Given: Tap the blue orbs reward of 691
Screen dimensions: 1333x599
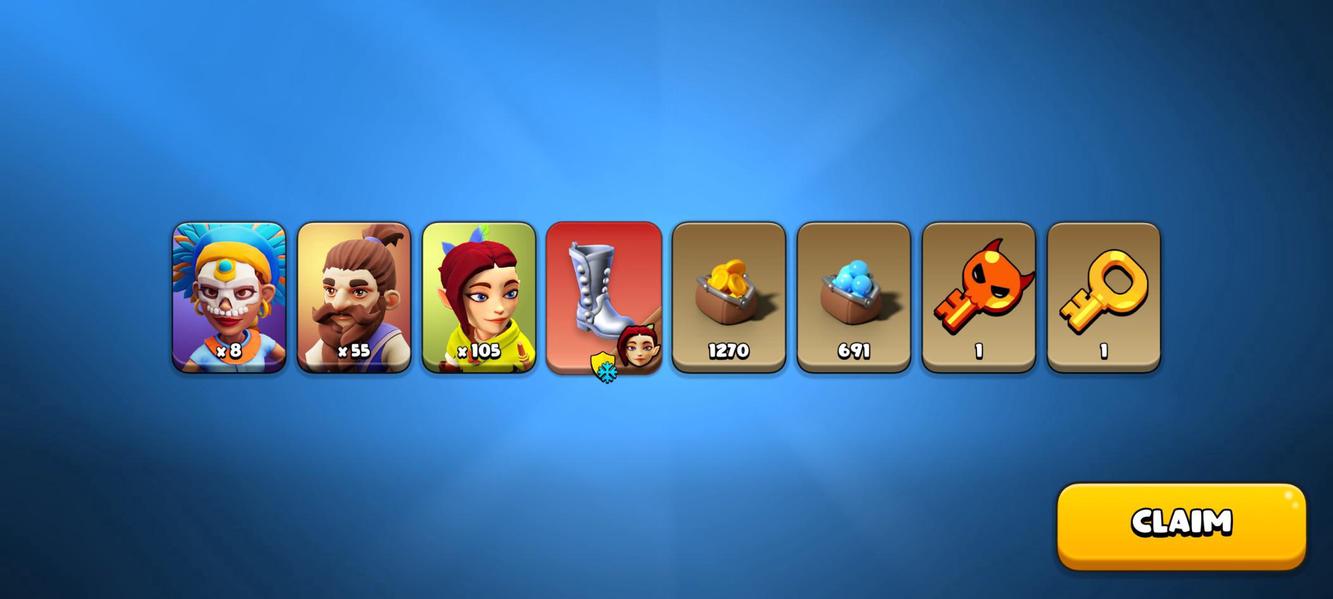Looking at the screenshot, I should point(854,297).
